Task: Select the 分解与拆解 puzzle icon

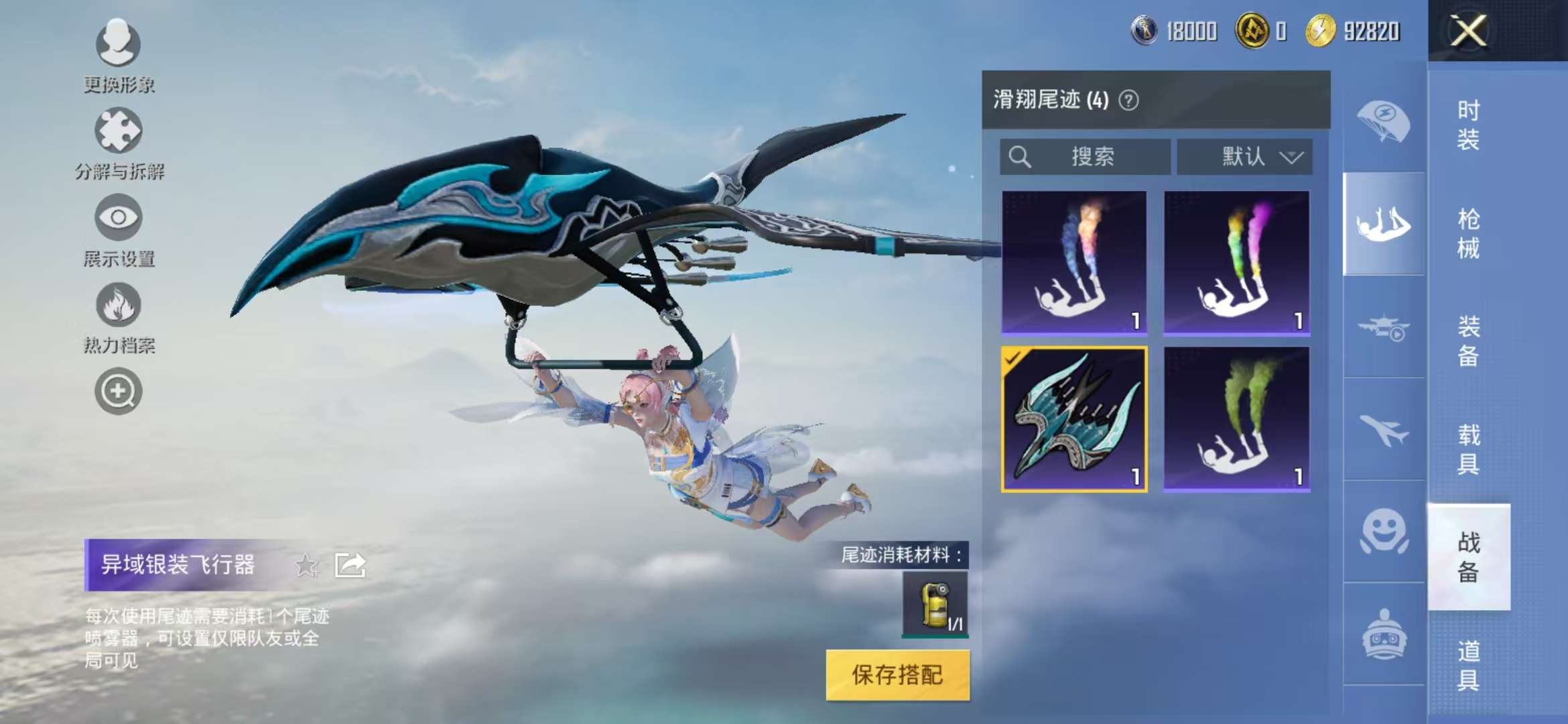Action: click(117, 131)
